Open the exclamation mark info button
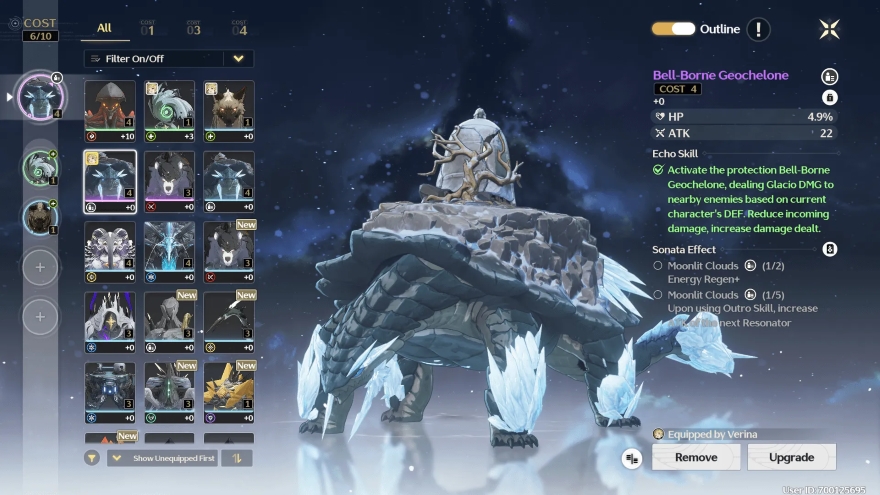Viewport: 880px width, 495px height. (x=759, y=30)
